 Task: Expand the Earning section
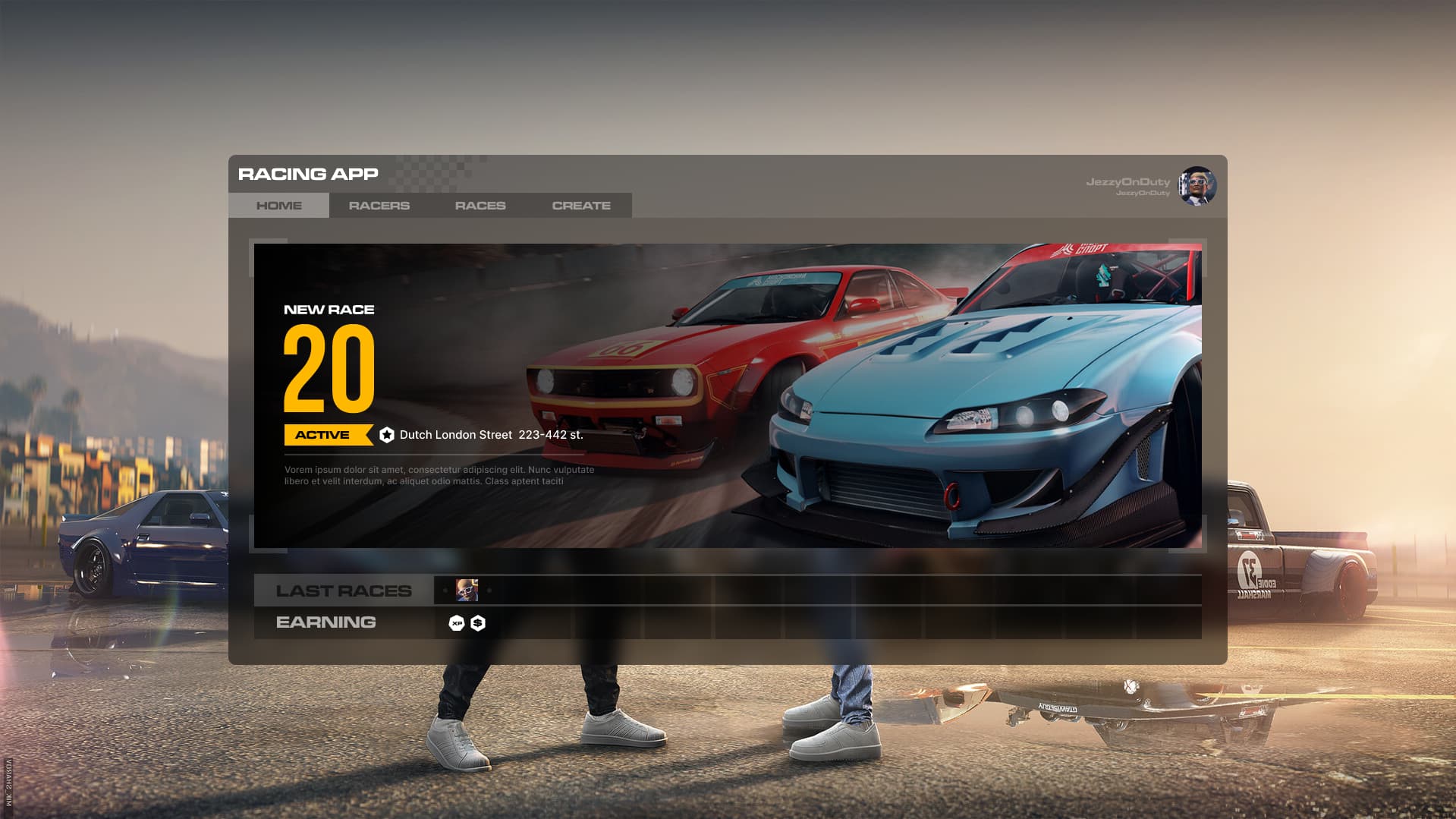(x=326, y=622)
